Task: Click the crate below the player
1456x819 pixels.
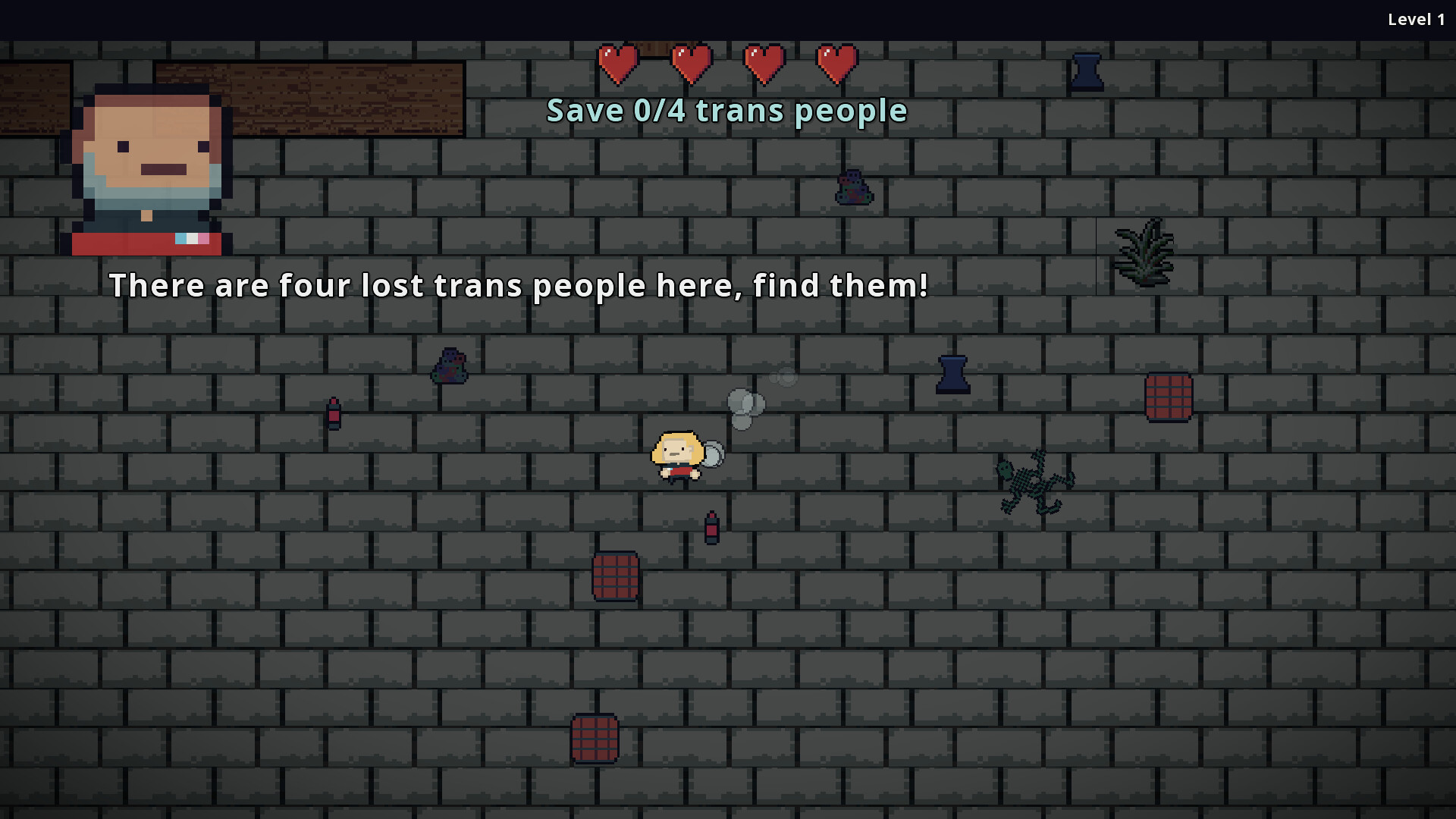Action: coord(616,576)
